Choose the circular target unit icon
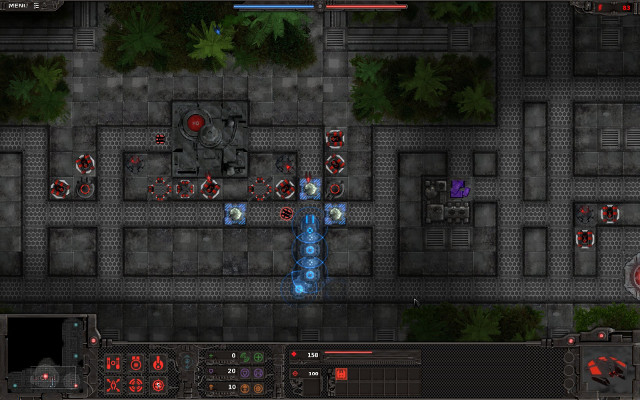The image size is (640, 400). pyautogui.click(x=136, y=385)
